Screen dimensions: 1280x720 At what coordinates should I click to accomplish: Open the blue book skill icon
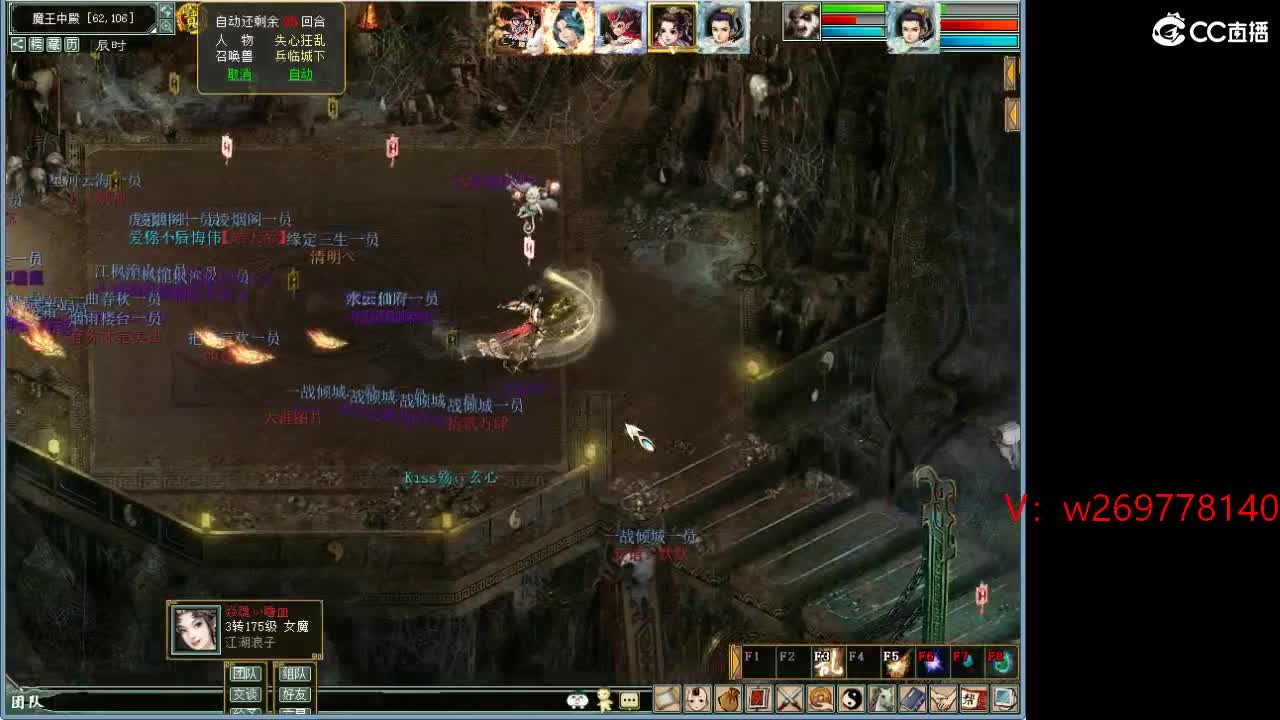click(x=916, y=698)
